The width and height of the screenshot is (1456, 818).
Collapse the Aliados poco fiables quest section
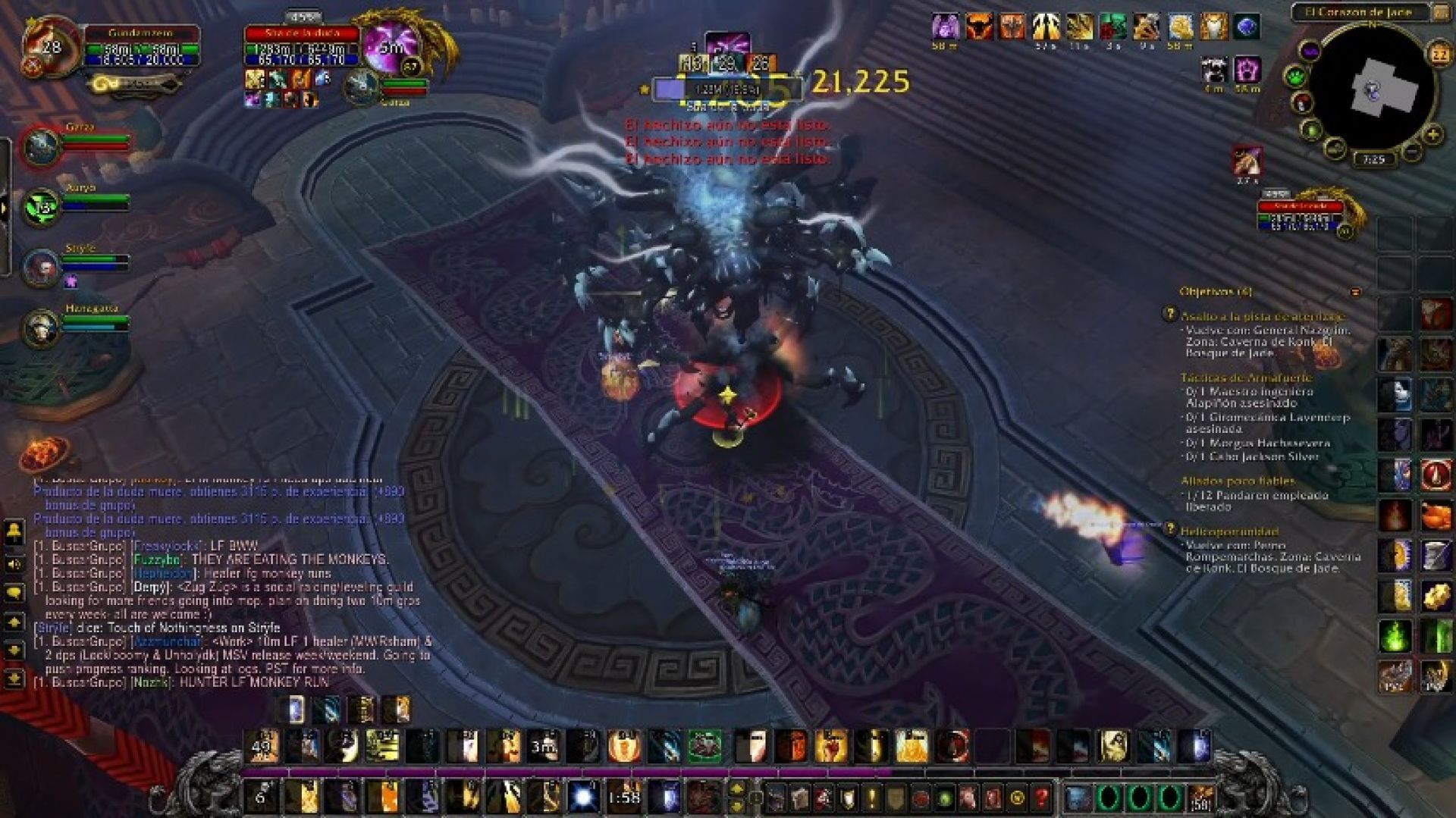point(1238,481)
